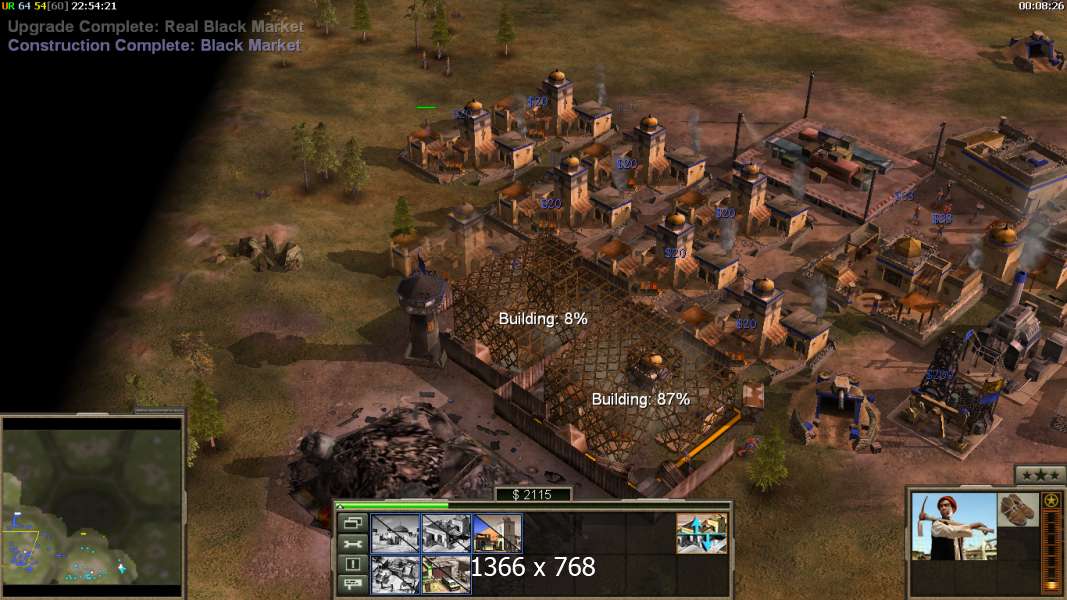Click the minimap

92,507
